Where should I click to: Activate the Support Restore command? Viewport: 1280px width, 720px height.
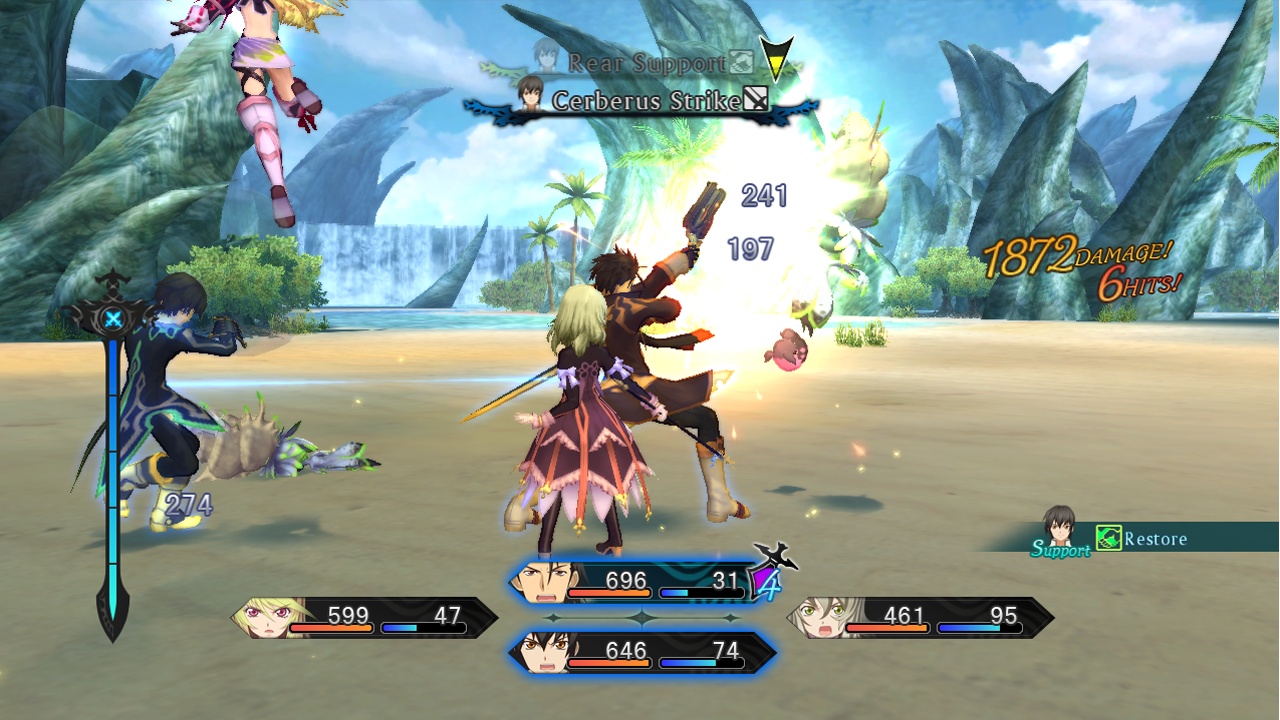(x=1140, y=539)
